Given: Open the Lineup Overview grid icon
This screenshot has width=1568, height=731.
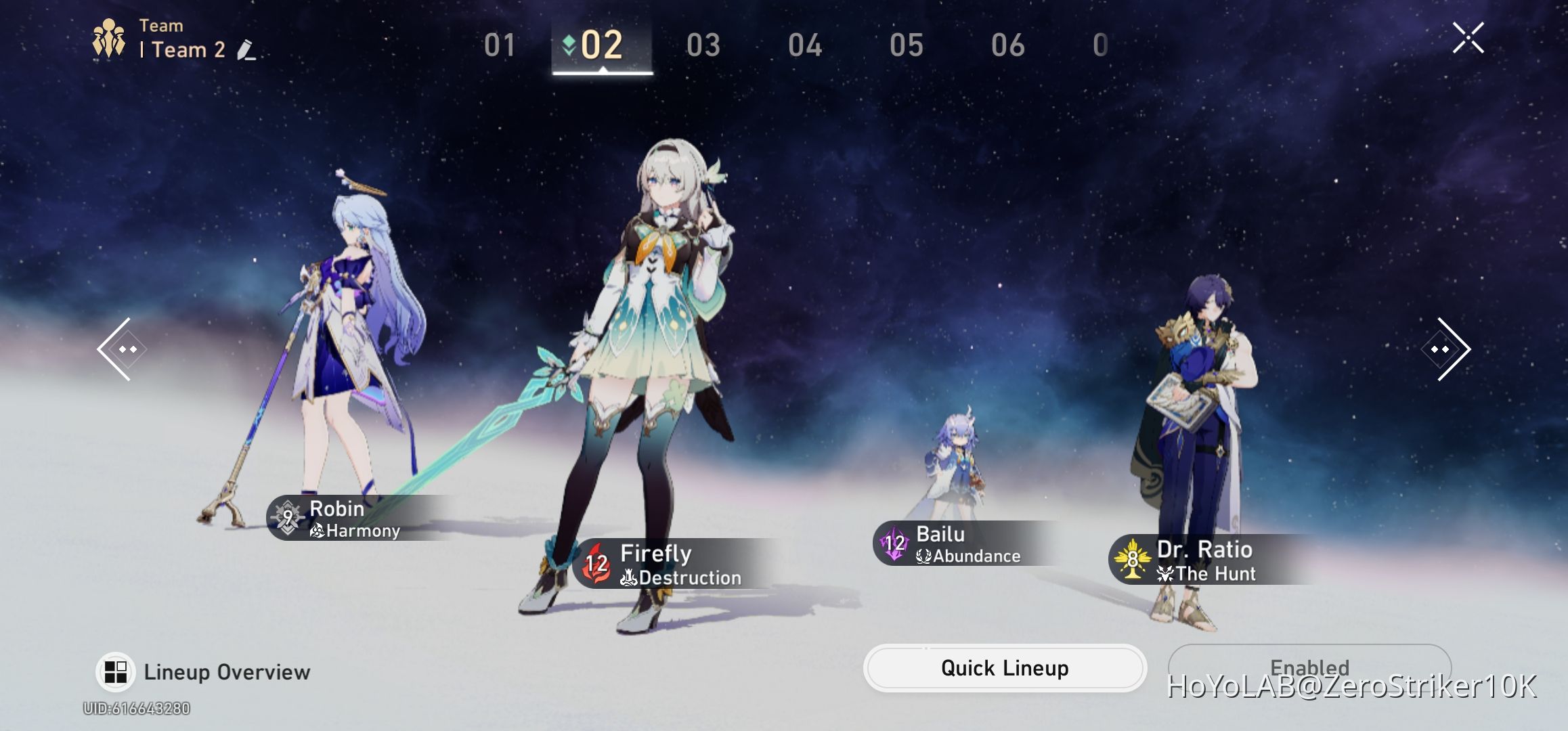Looking at the screenshot, I should 116,671.
